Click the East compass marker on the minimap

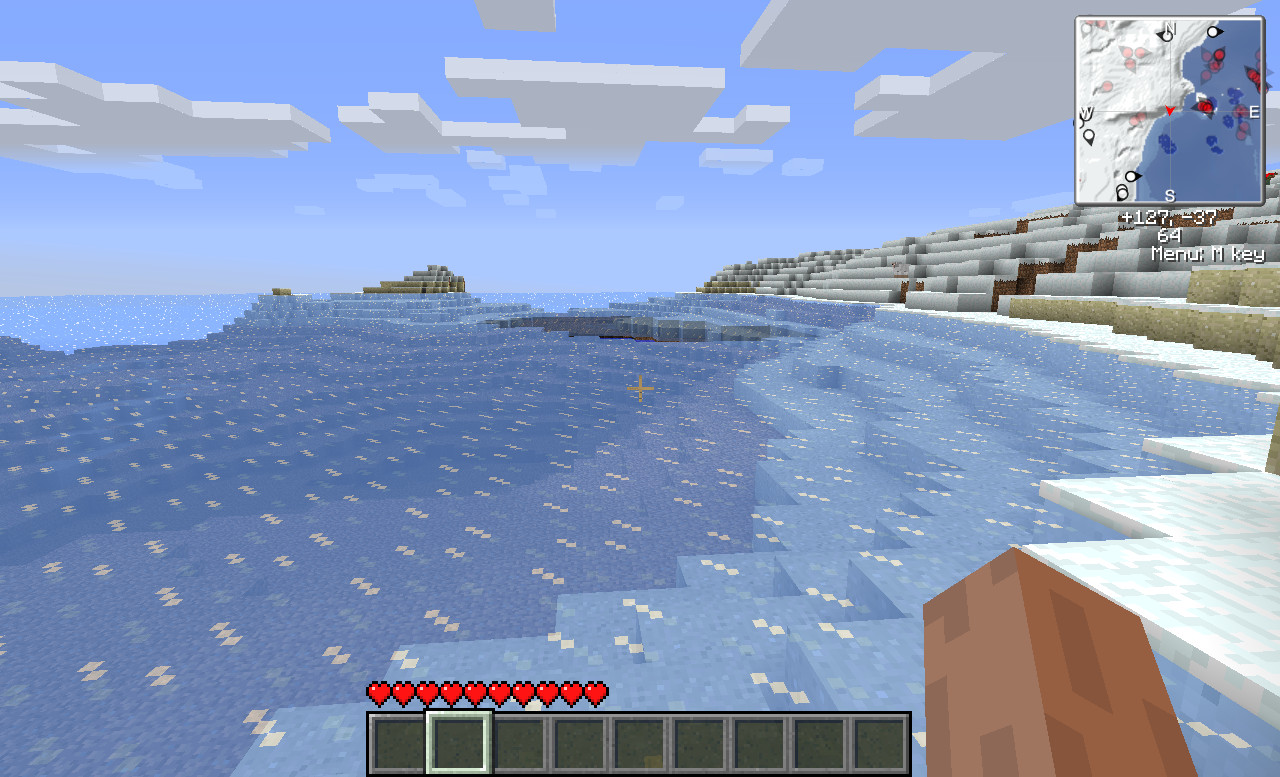click(1253, 110)
